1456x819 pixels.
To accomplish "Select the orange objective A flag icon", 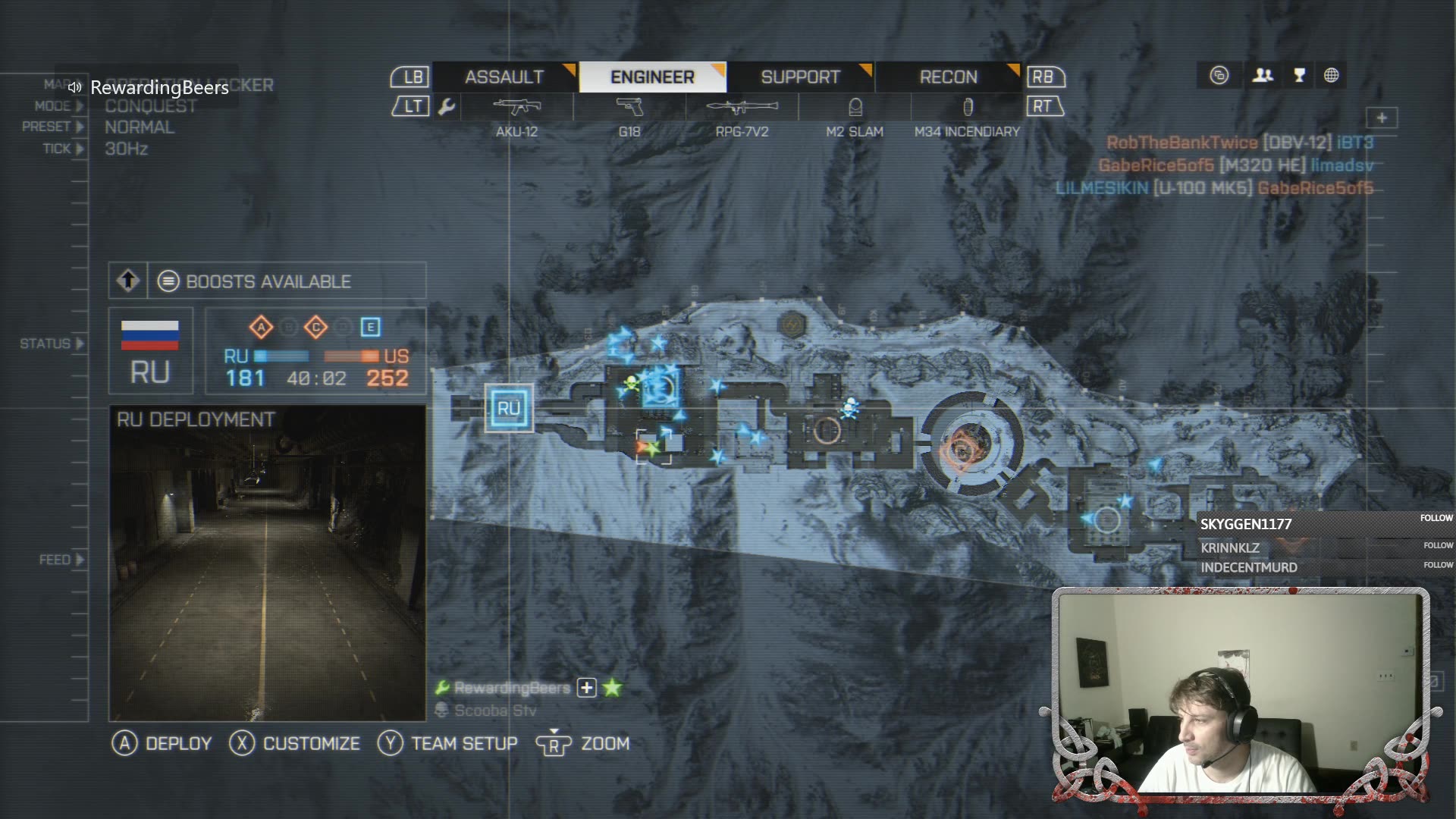I will [x=261, y=327].
